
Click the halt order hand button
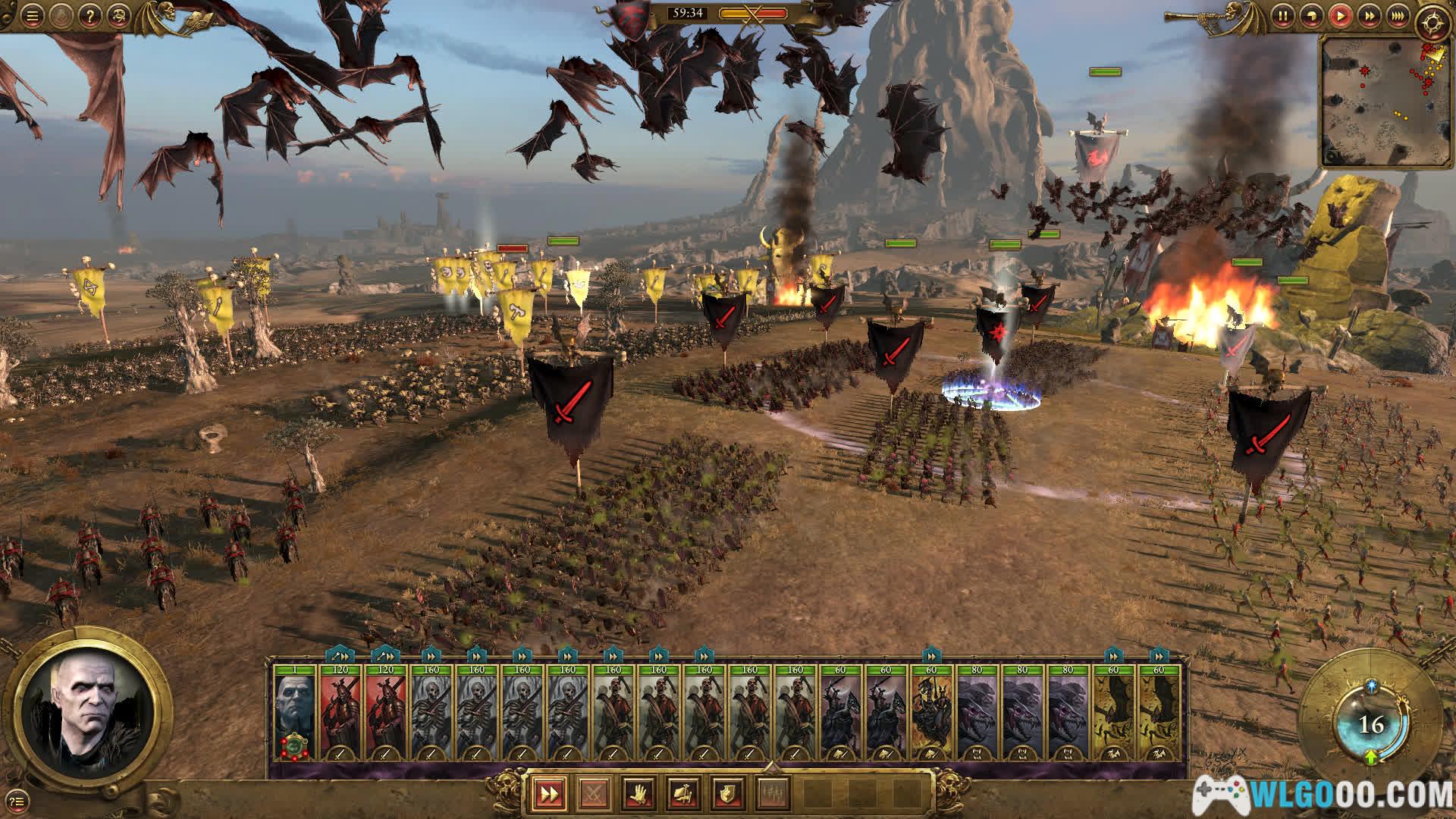638,794
